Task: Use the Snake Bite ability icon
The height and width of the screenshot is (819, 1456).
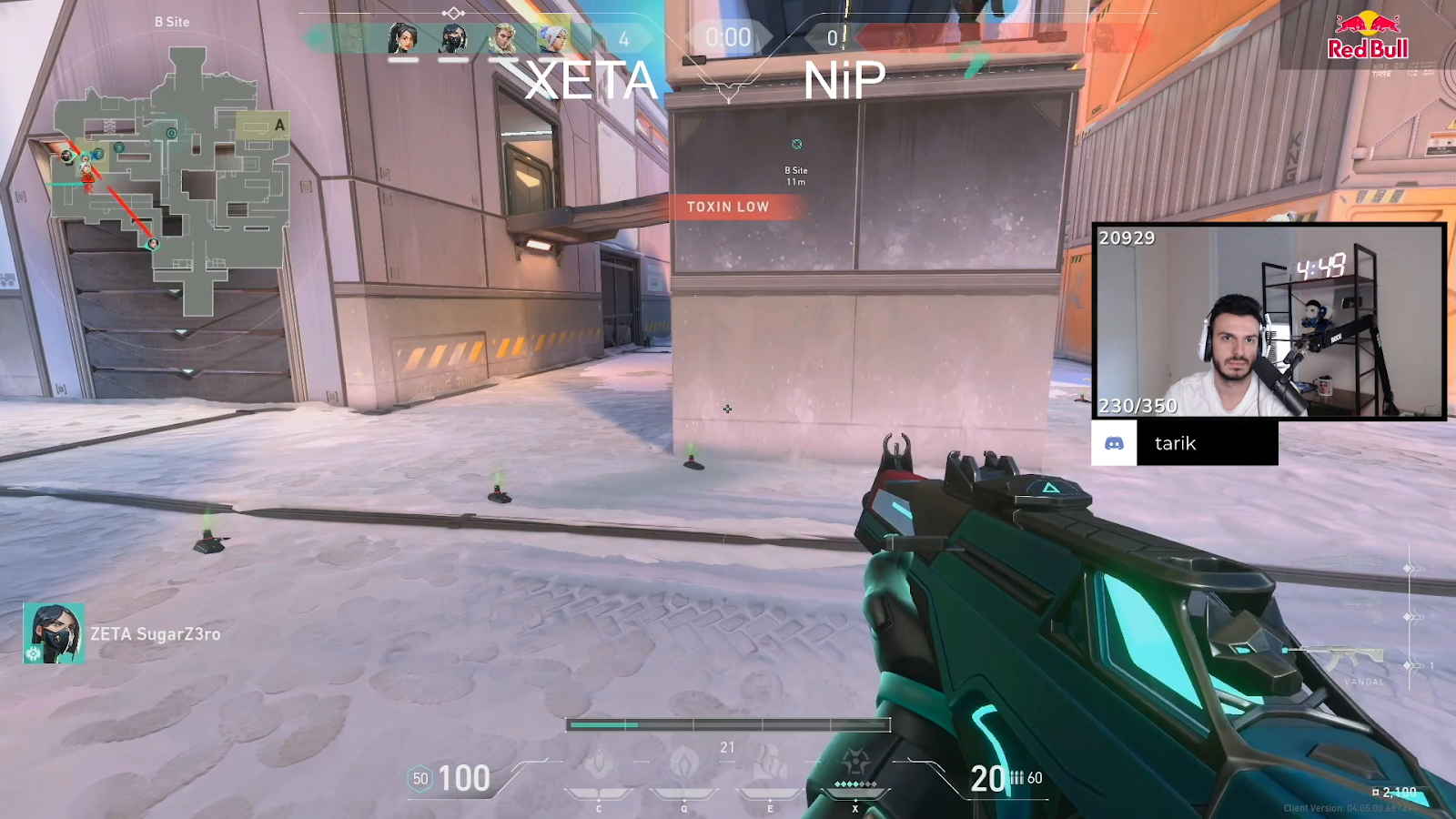Action: [x=599, y=764]
